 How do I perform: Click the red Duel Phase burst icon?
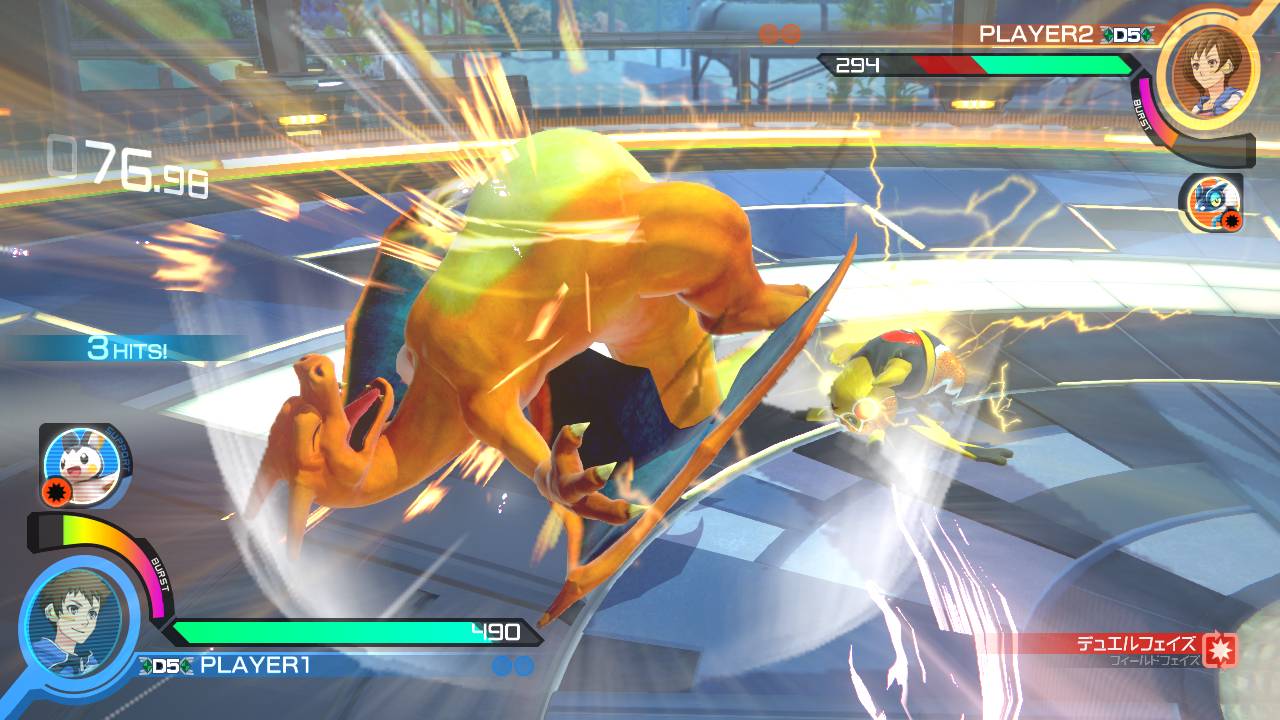(x=1218, y=650)
